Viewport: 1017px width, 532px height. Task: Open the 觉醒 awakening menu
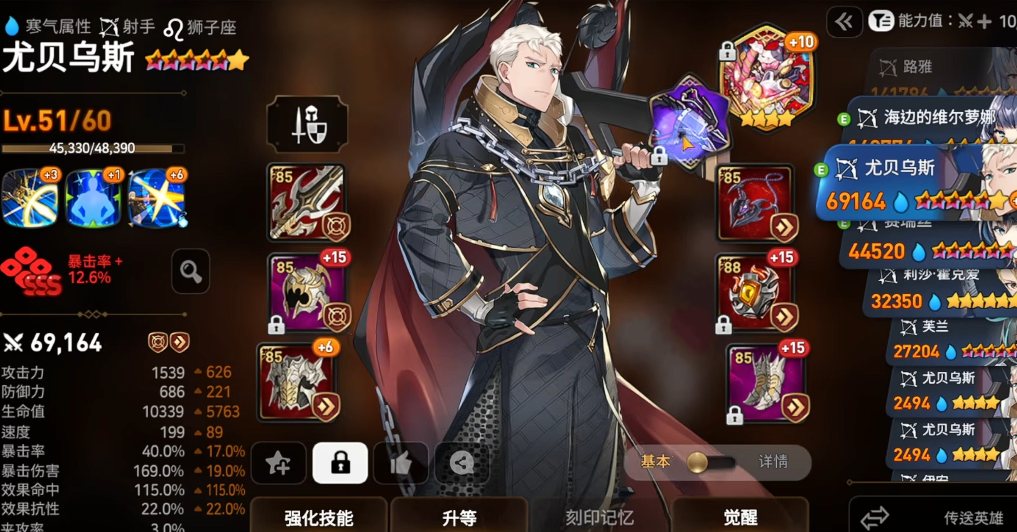(x=741, y=517)
